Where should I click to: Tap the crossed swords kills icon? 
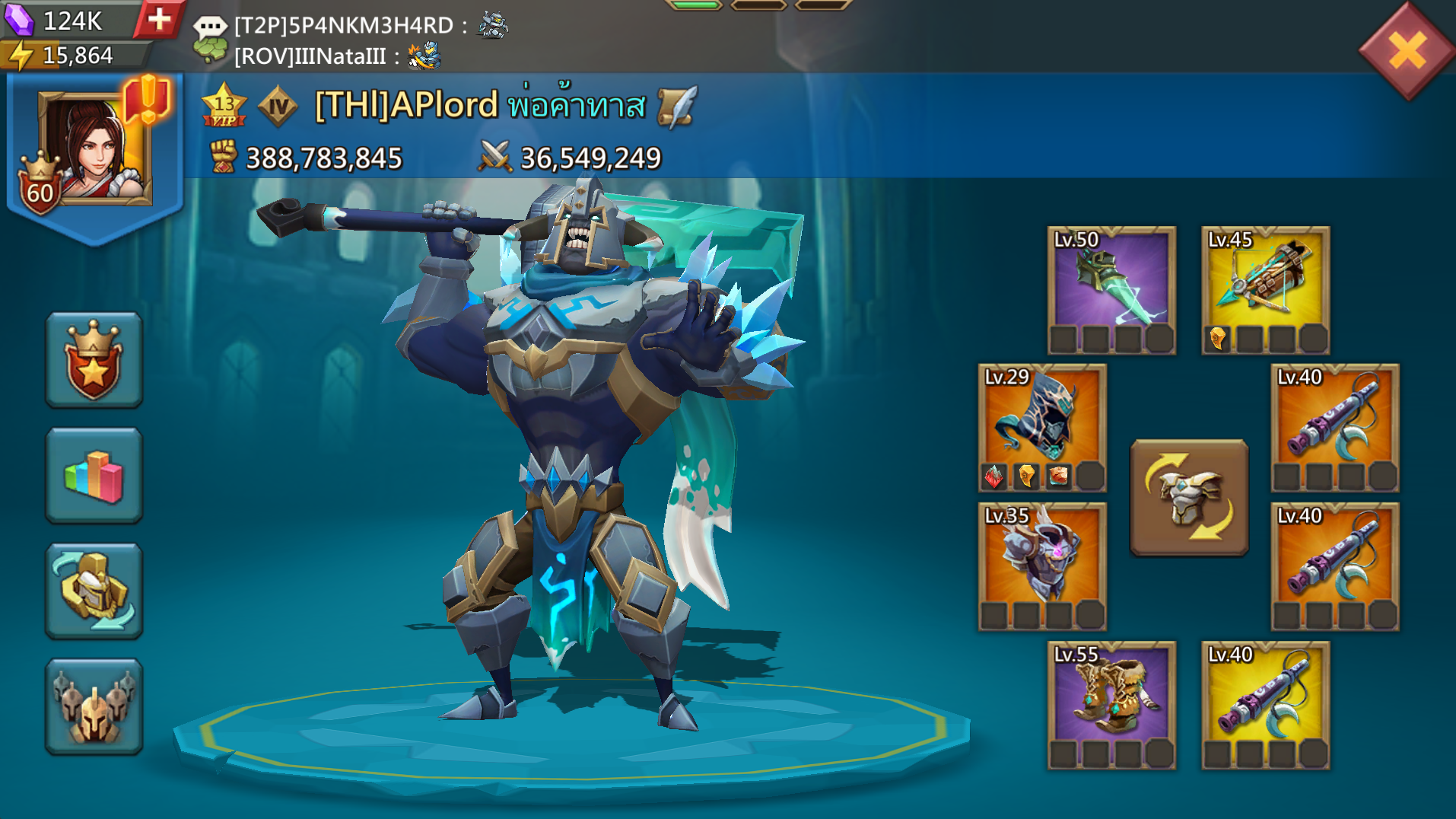(496, 156)
